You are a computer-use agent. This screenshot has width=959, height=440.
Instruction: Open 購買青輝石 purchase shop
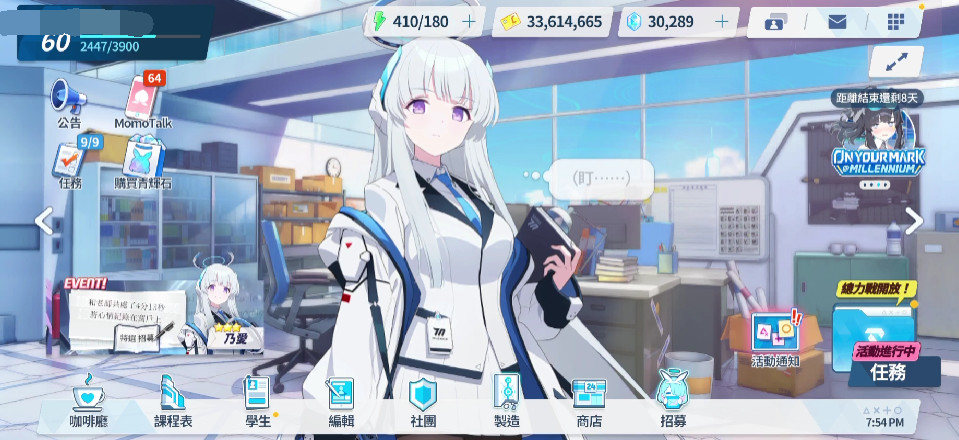(x=142, y=161)
